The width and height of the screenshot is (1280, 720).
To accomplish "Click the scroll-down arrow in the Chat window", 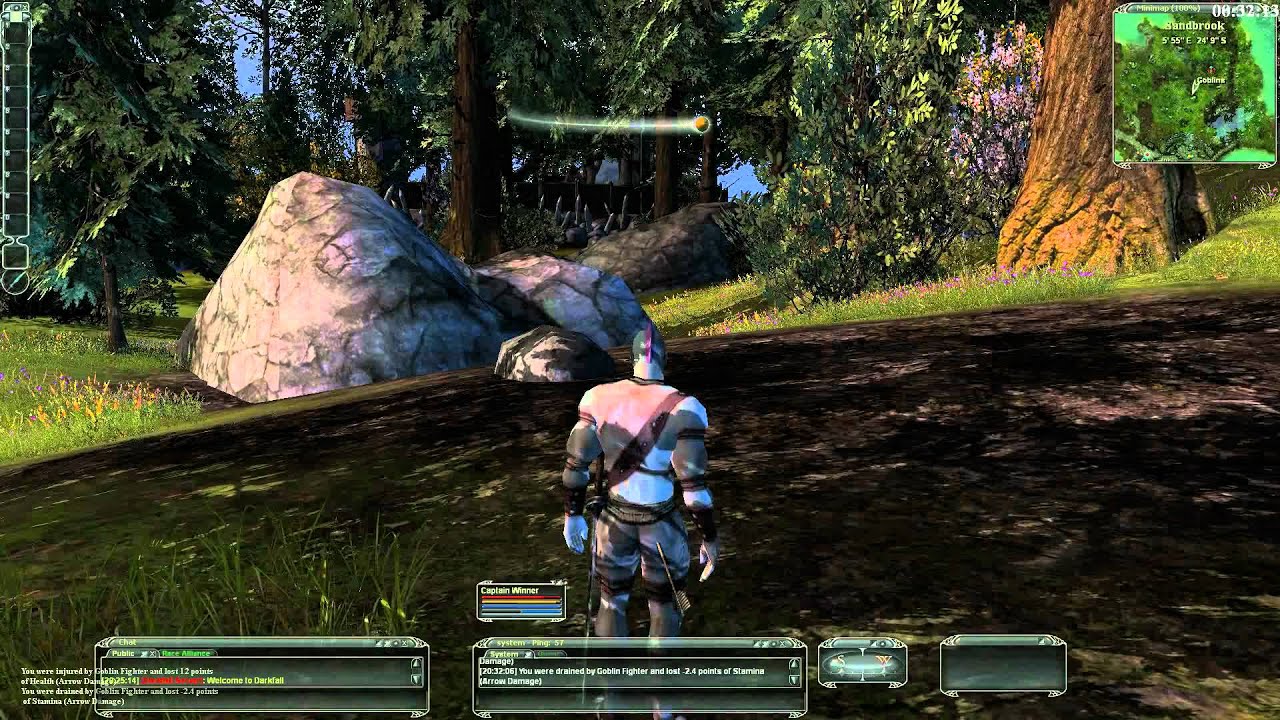I will [416, 679].
